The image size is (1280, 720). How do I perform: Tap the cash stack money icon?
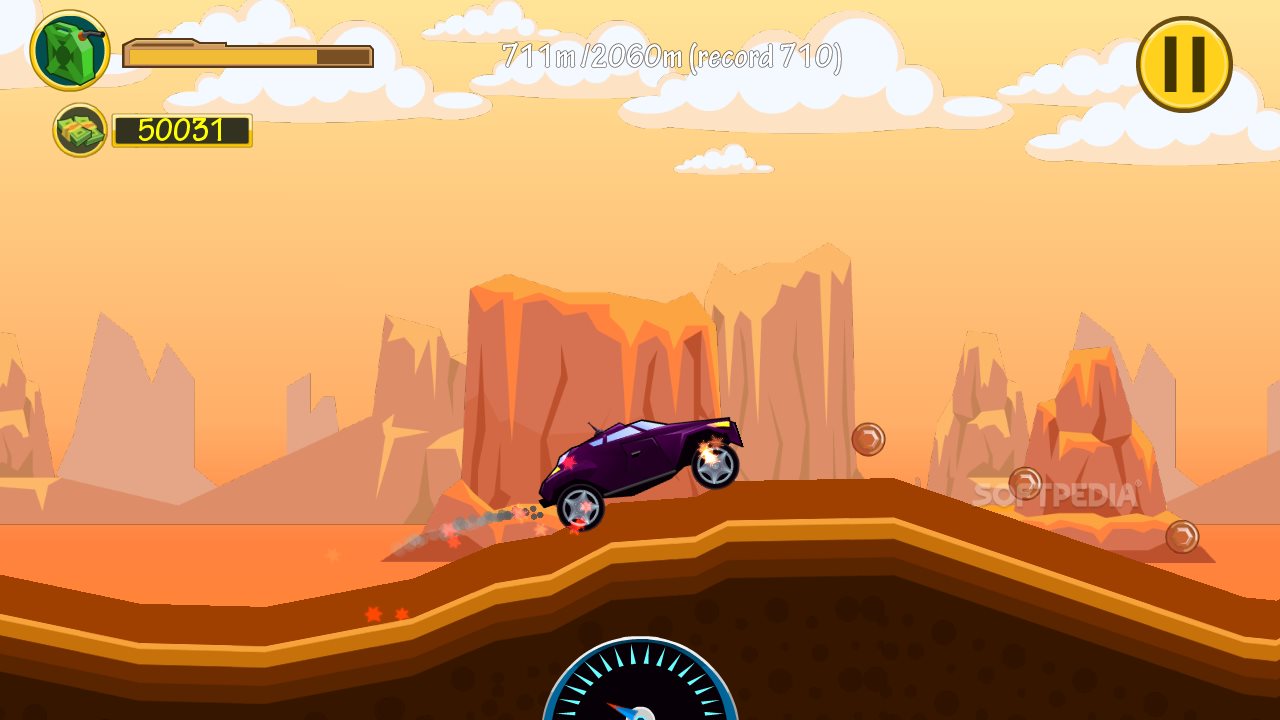(80, 130)
